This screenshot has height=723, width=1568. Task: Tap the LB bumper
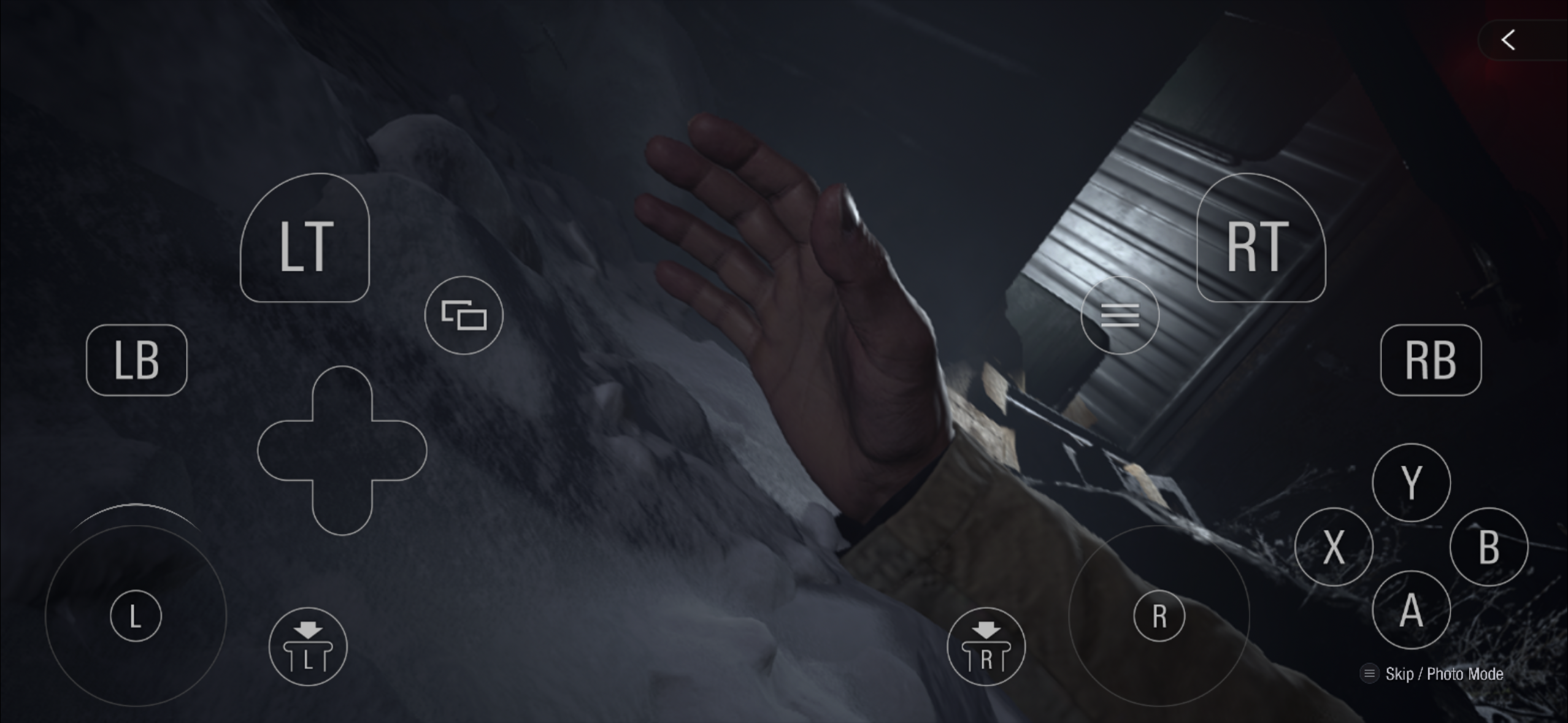pyautogui.click(x=136, y=360)
